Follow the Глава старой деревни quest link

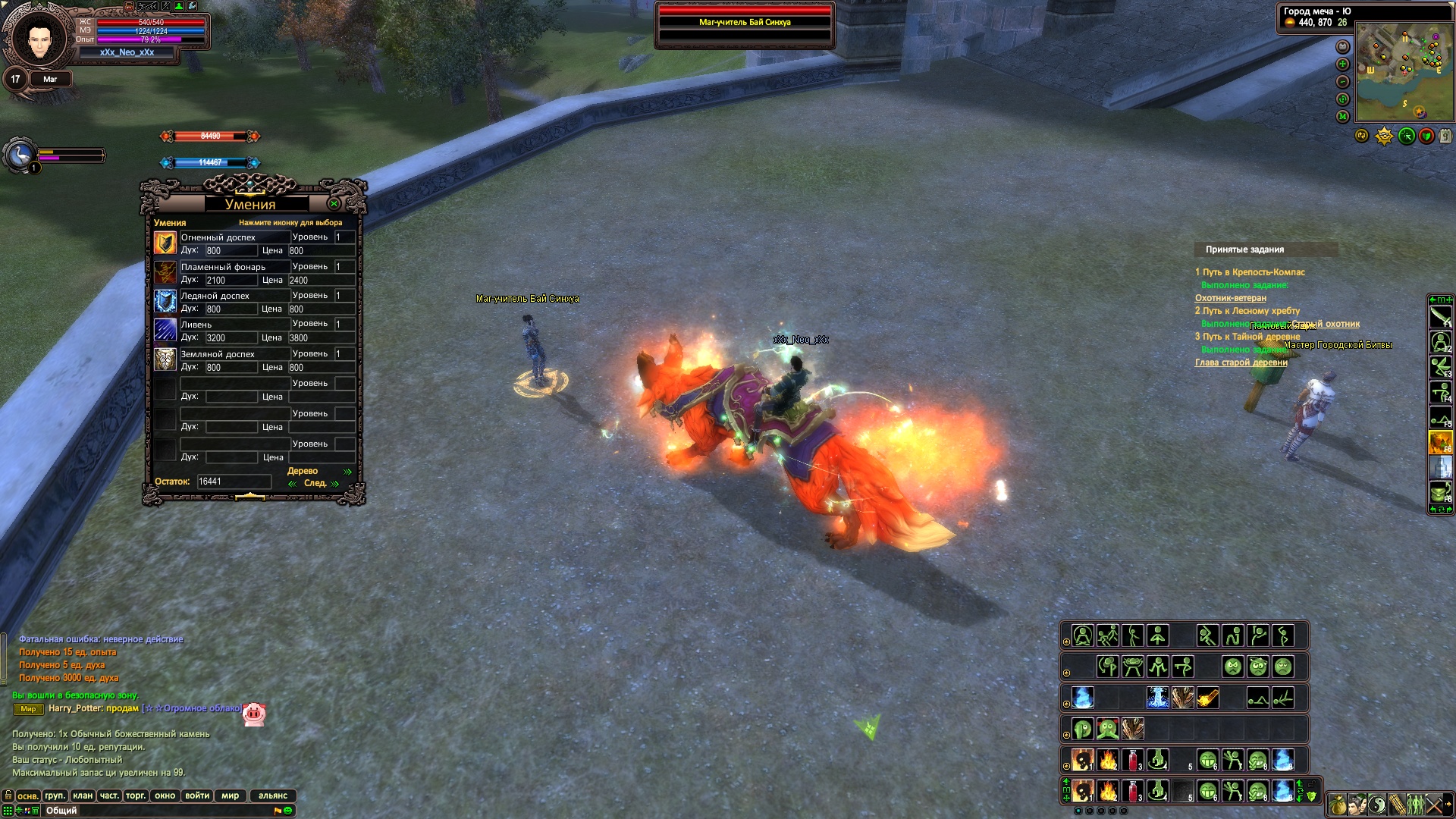[1241, 362]
